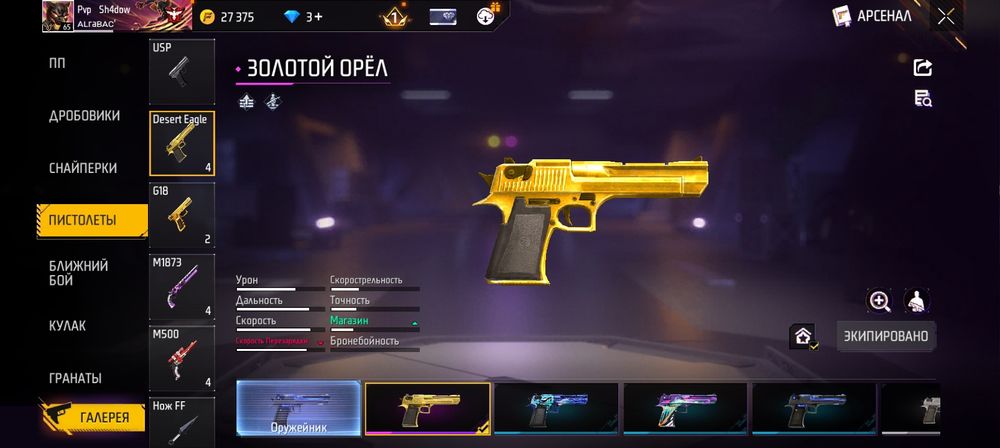Close the Арсенал screen
This screenshot has height=448, width=1000.
coord(946,16)
